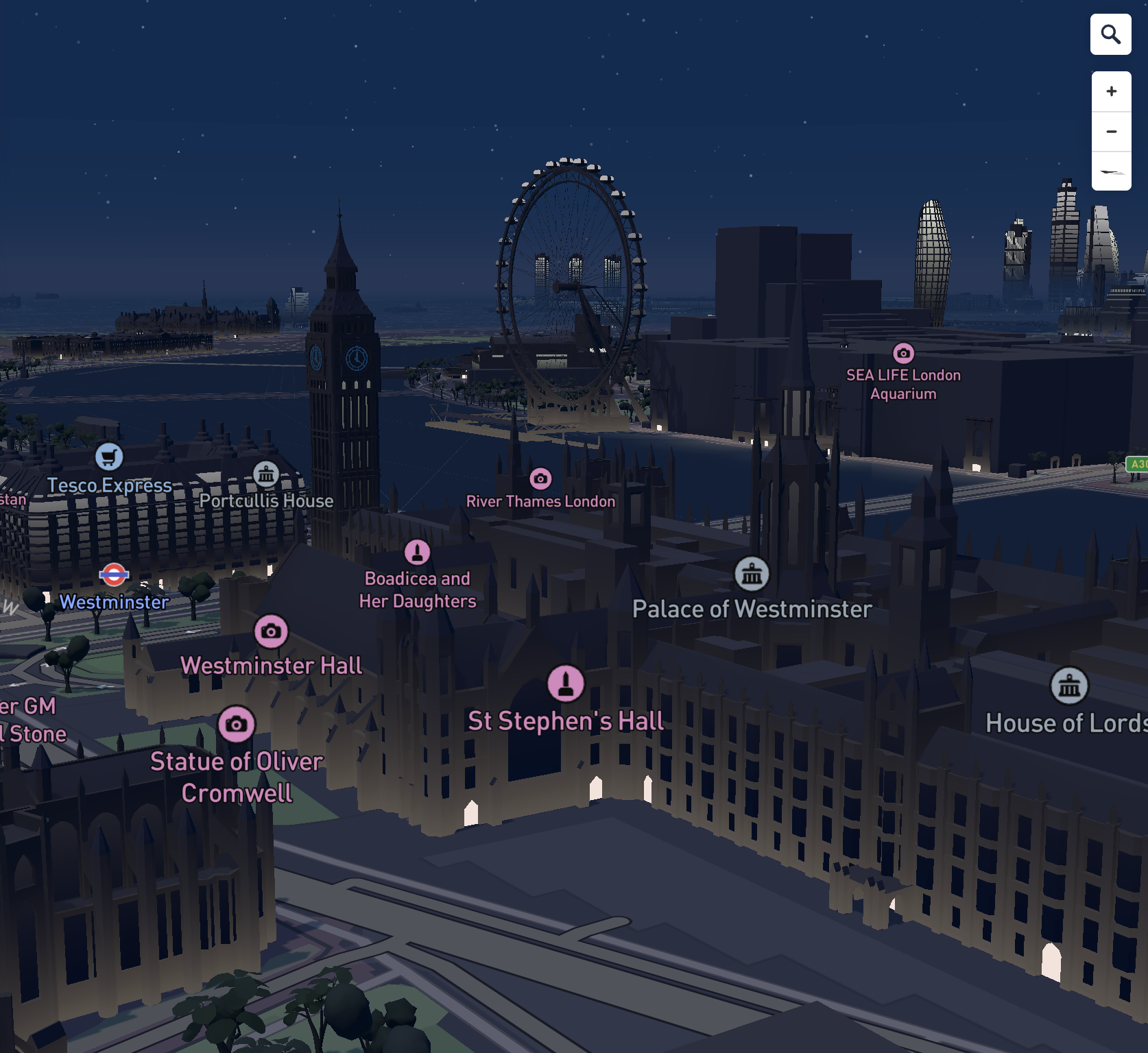Select the Boadicea and Her Daughters marker
This screenshot has height=1053, width=1148.
417,553
